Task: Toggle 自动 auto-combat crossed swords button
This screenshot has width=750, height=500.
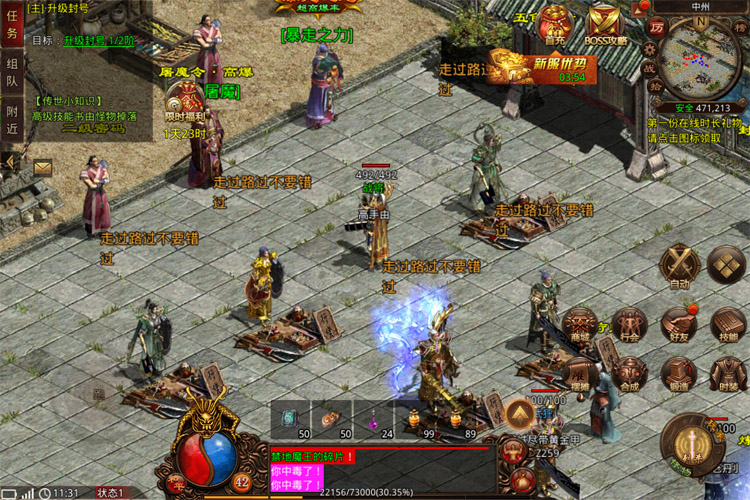Action: coord(680,265)
